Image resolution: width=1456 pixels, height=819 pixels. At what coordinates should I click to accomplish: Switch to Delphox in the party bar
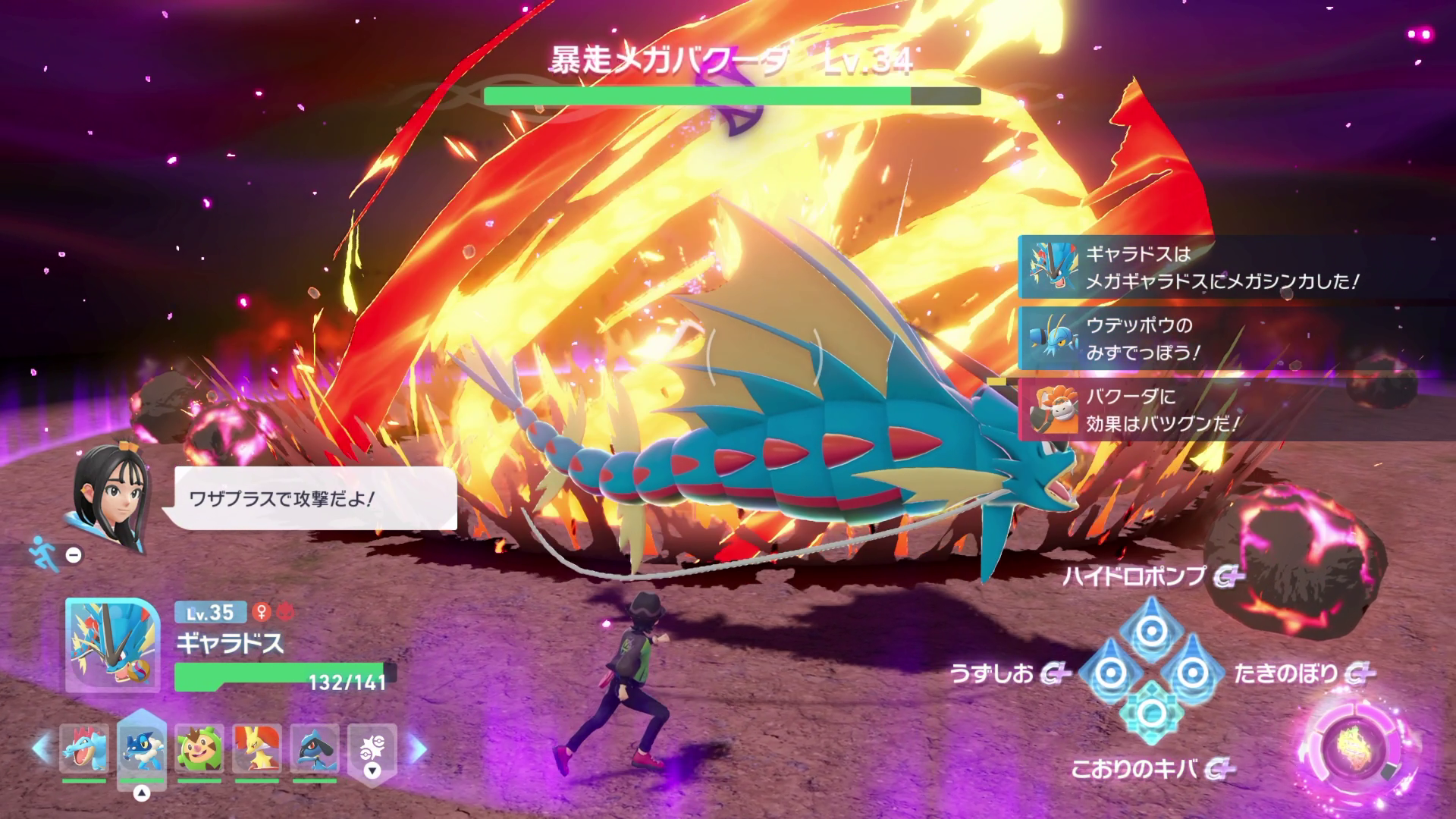[x=256, y=748]
